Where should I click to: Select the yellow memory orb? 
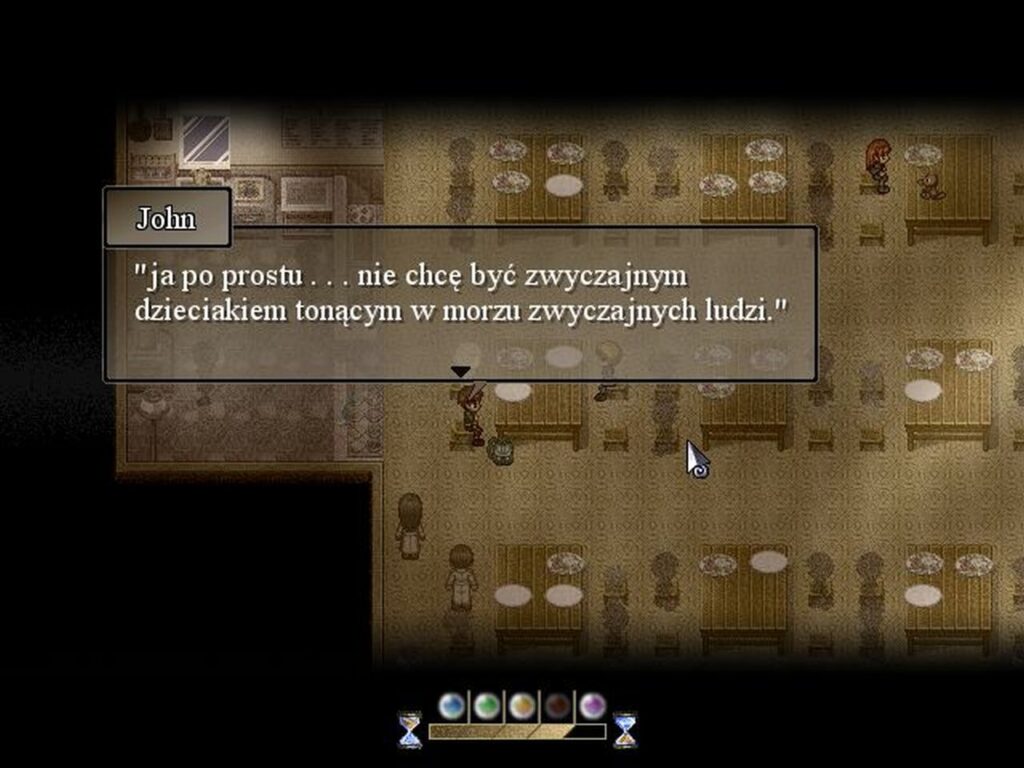click(522, 706)
